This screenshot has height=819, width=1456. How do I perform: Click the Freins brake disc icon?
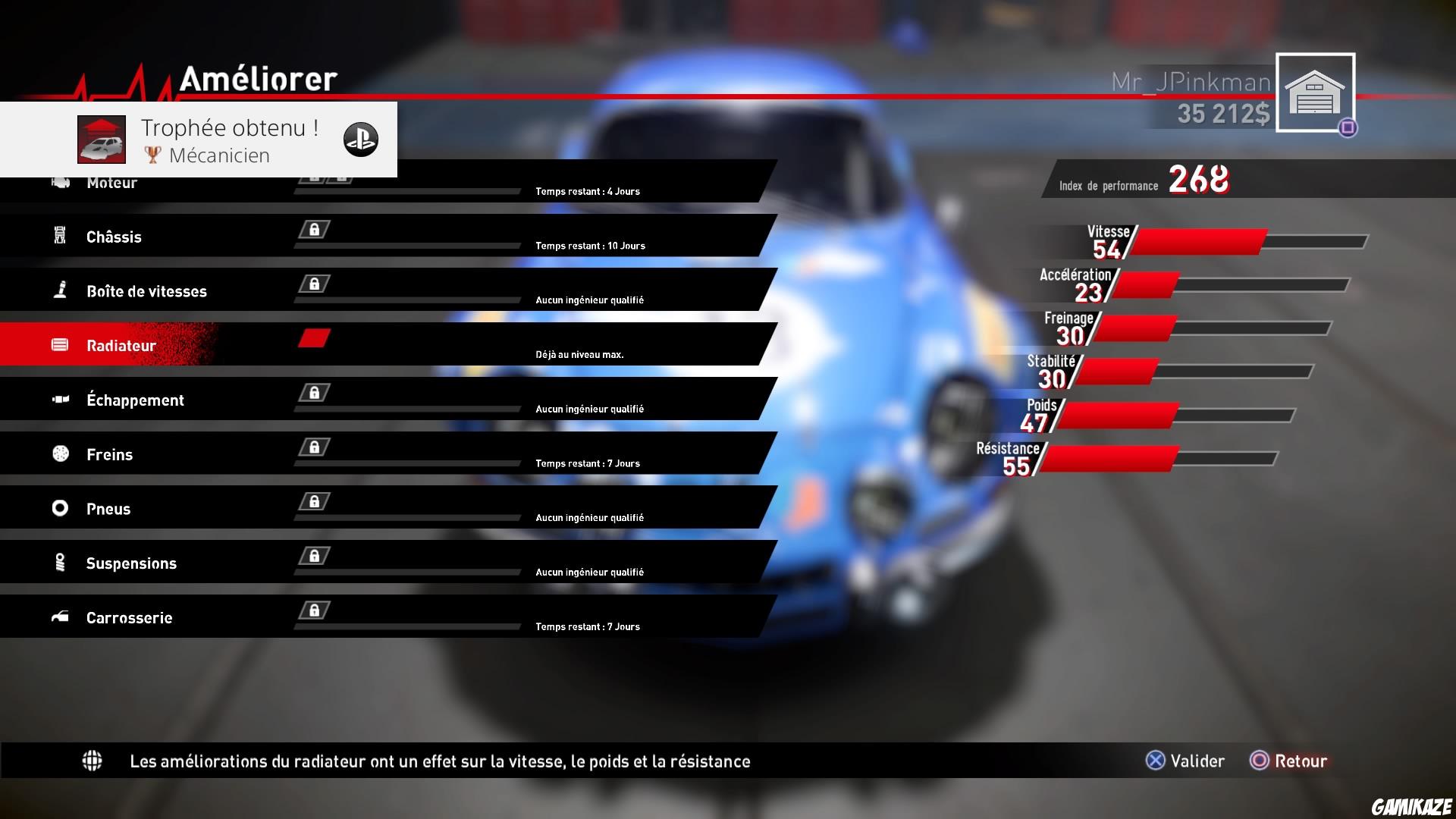[x=59, y=453]
